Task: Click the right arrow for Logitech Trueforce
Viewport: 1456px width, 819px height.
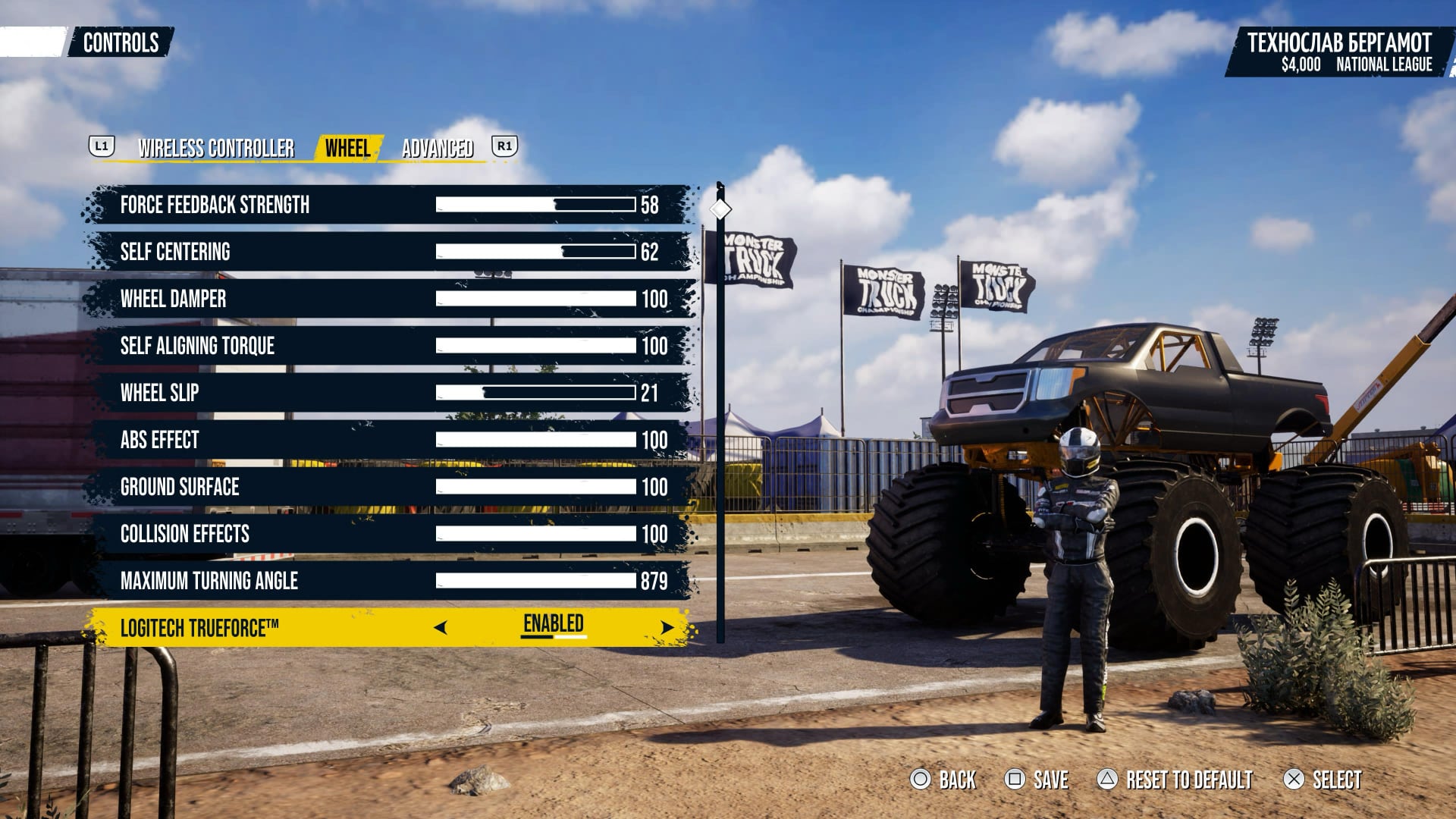Action: (667, 627)
